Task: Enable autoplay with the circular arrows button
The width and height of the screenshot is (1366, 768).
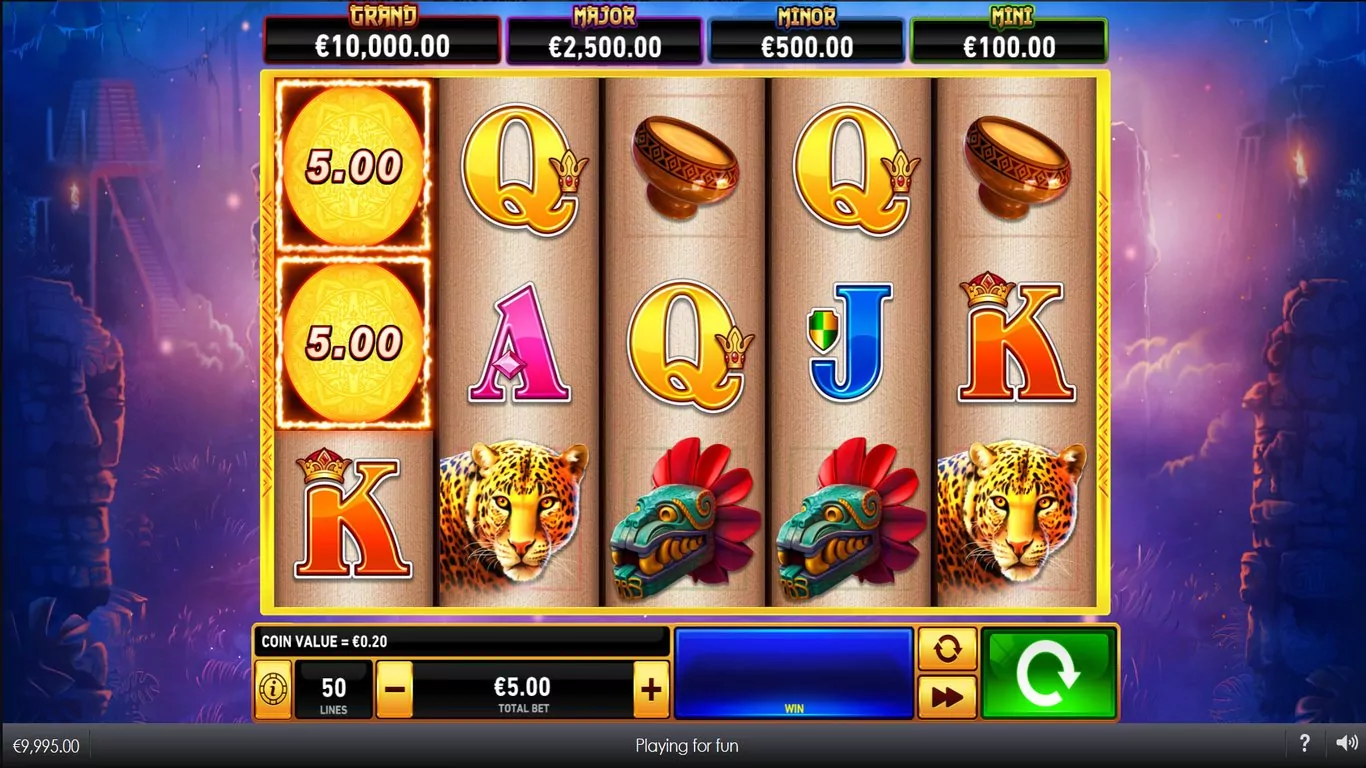Action: [946, 650]
